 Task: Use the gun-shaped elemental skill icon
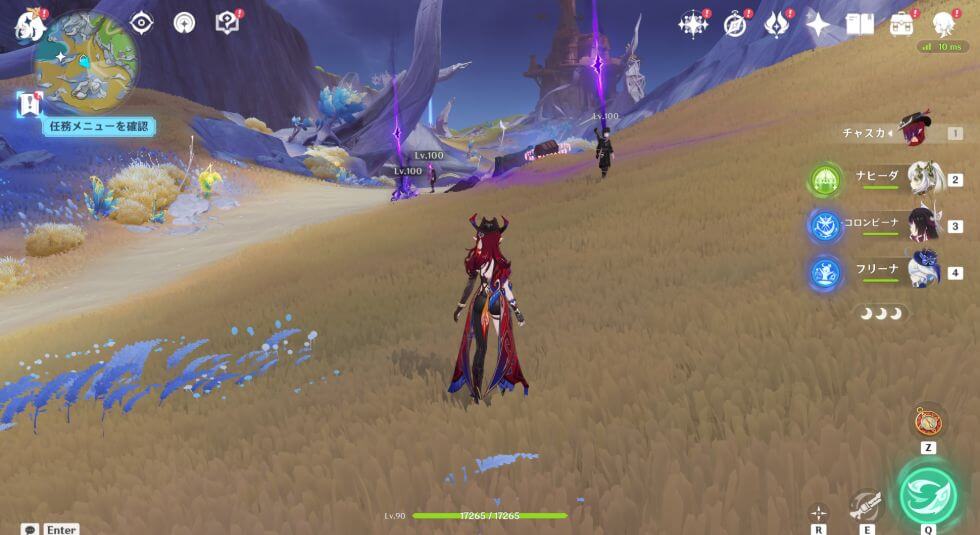[866, 504]
